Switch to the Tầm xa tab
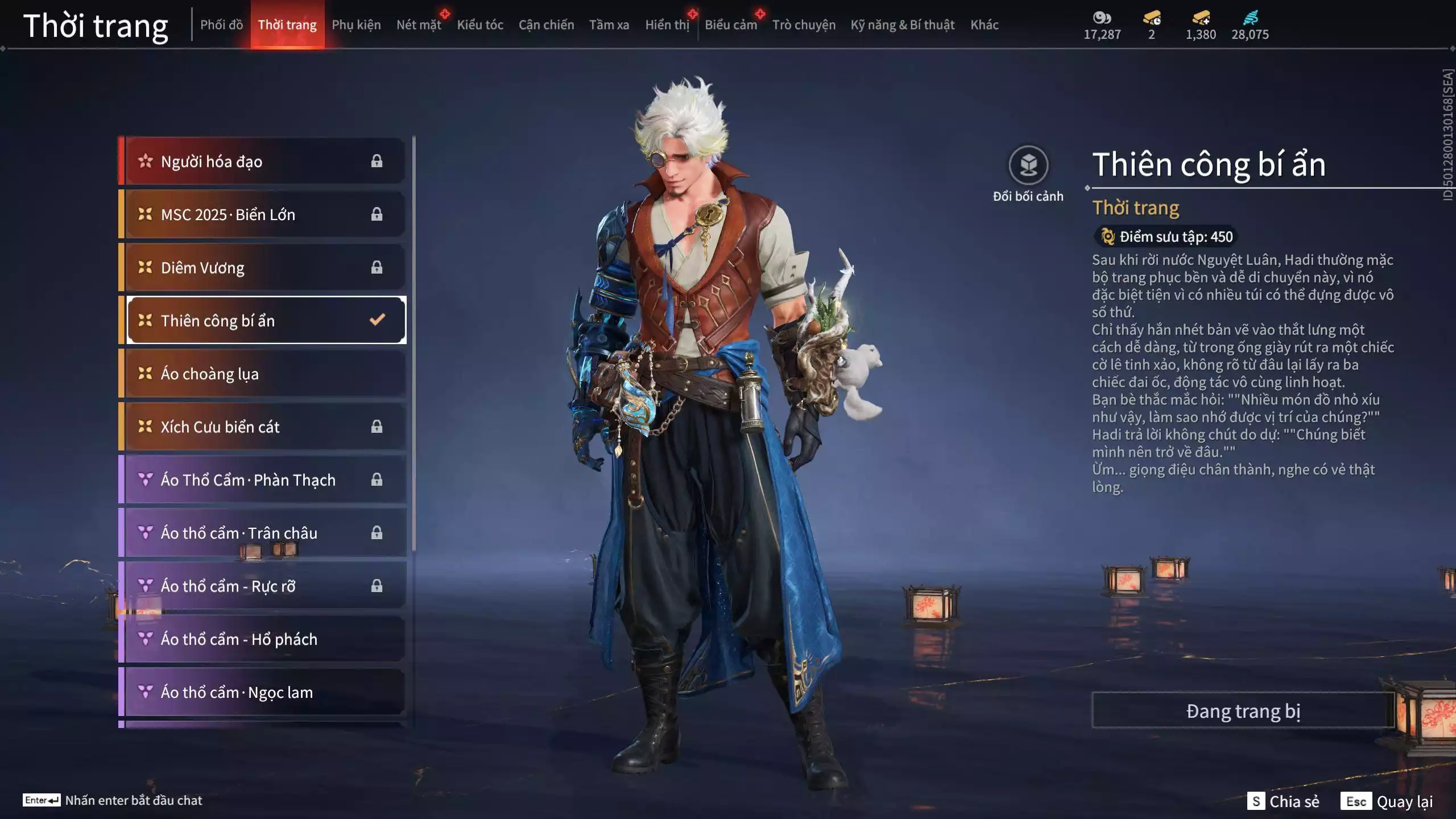Screen dimensions: 1456x819 [609, 25]
